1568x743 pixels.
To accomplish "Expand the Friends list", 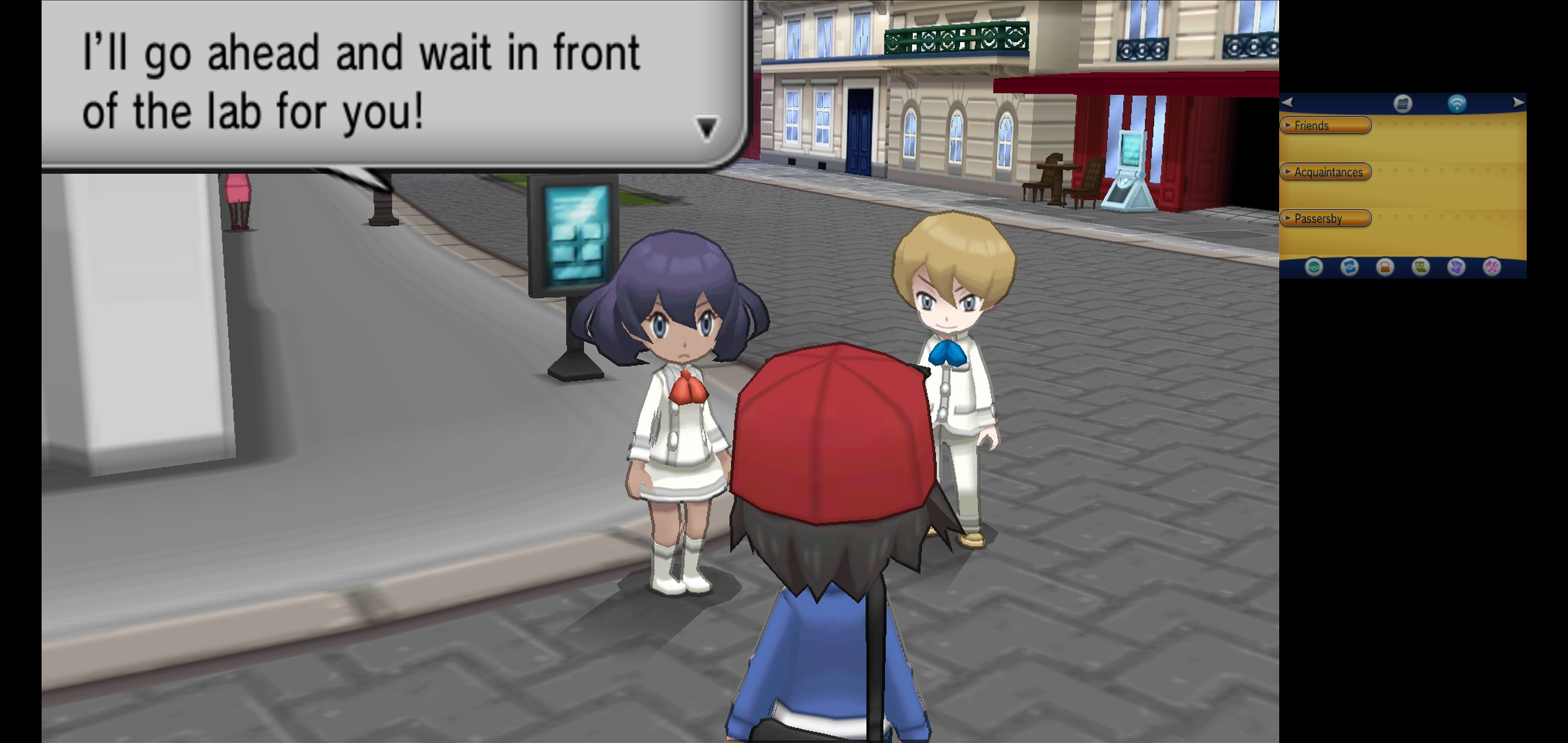I will (1325, 125).
